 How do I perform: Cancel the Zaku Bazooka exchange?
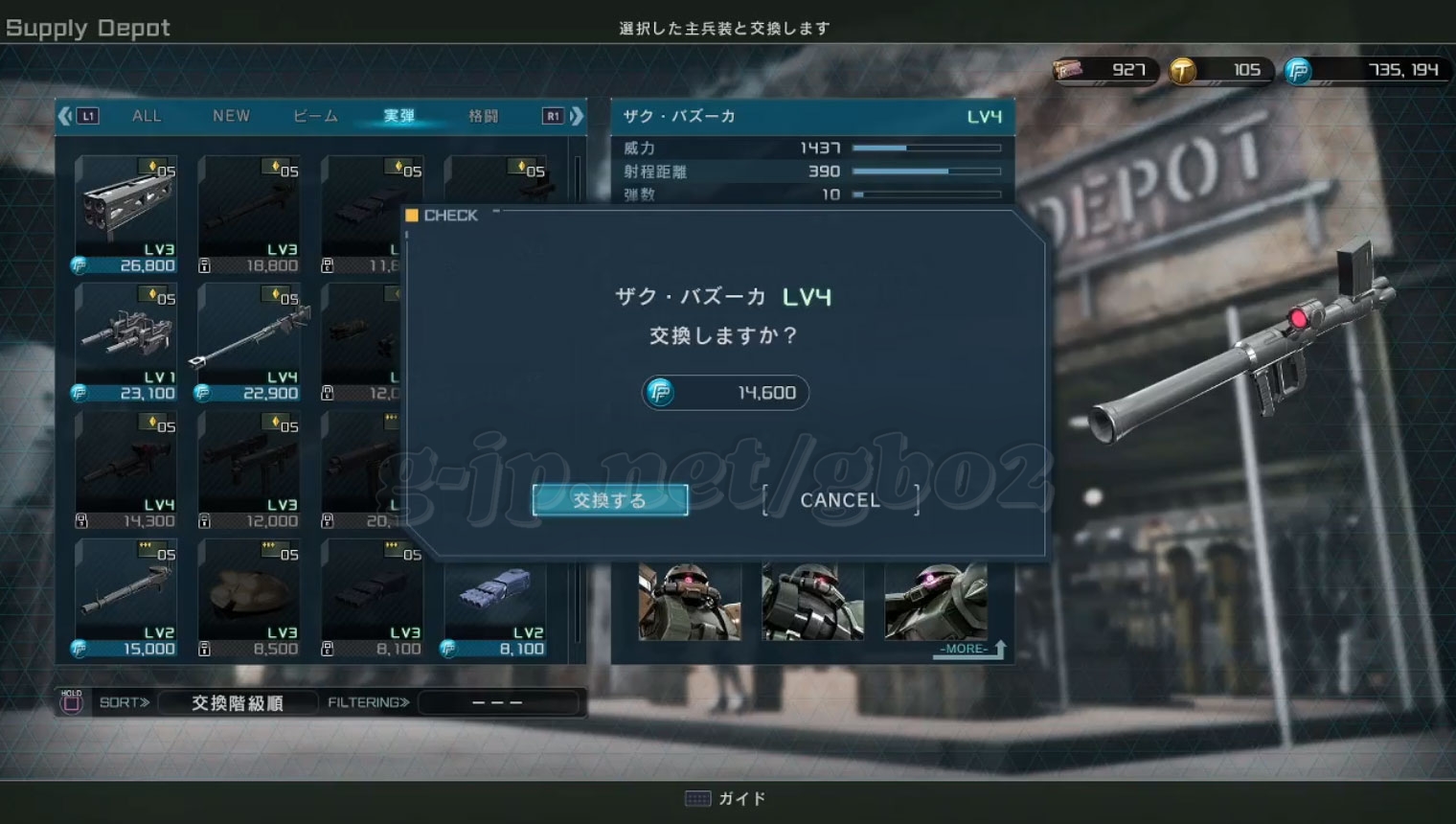[840, 499]
